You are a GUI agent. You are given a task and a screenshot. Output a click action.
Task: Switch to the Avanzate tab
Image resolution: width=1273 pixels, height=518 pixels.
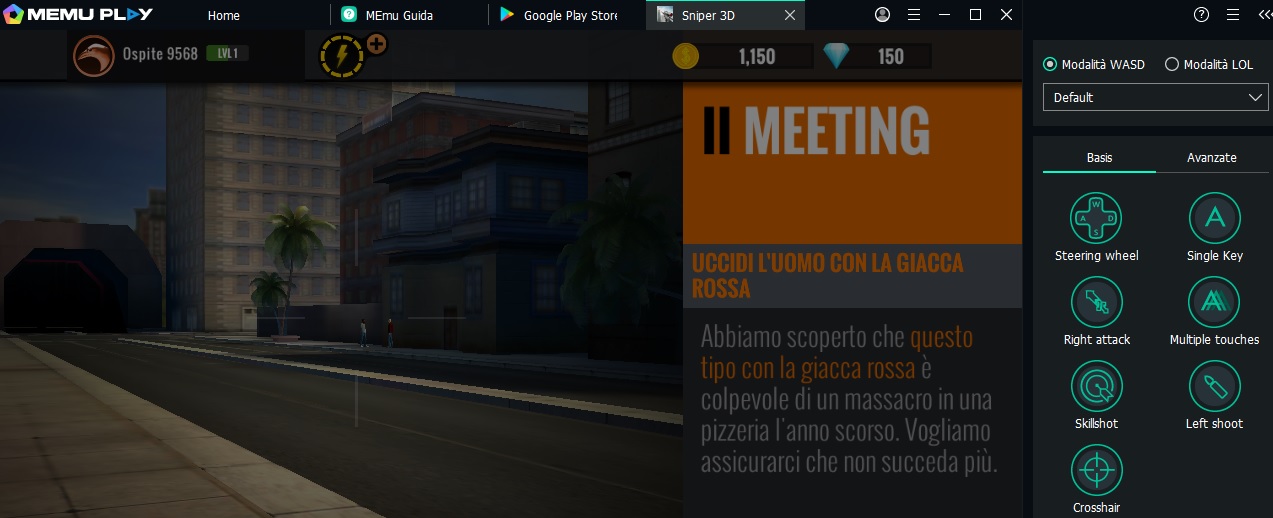point(1211,158)
